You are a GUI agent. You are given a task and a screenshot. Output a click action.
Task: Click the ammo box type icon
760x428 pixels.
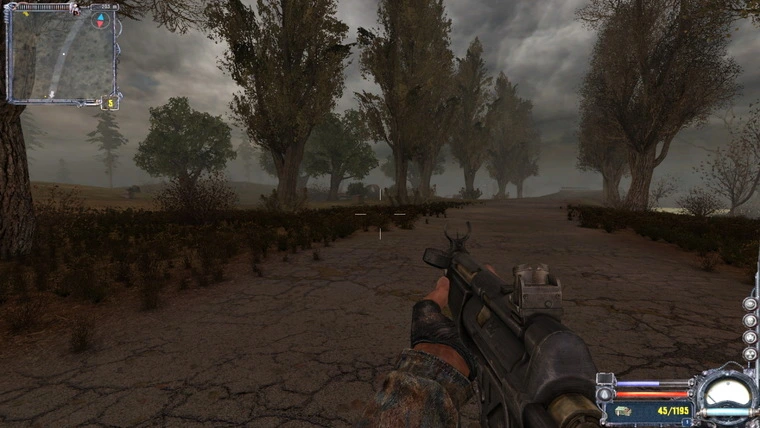(622, 410)
